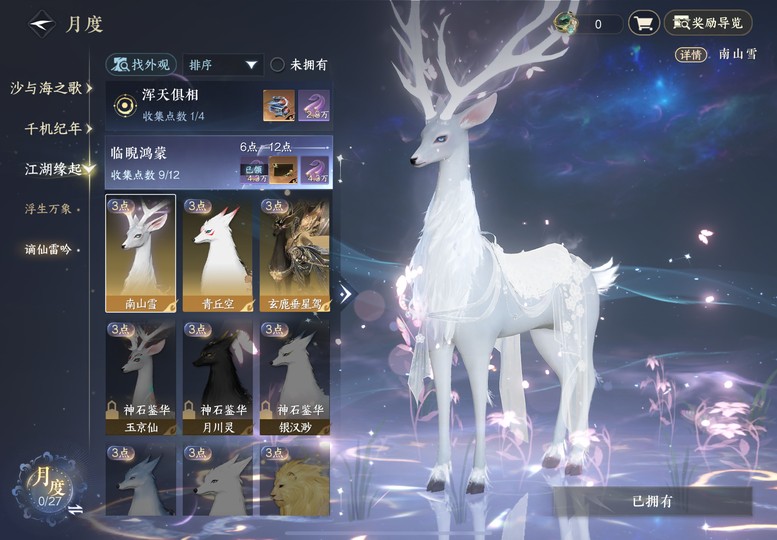This screenshot has width=777, height=540.
Task: Open the 找外观 appearance search
Action: click(141, 65)
